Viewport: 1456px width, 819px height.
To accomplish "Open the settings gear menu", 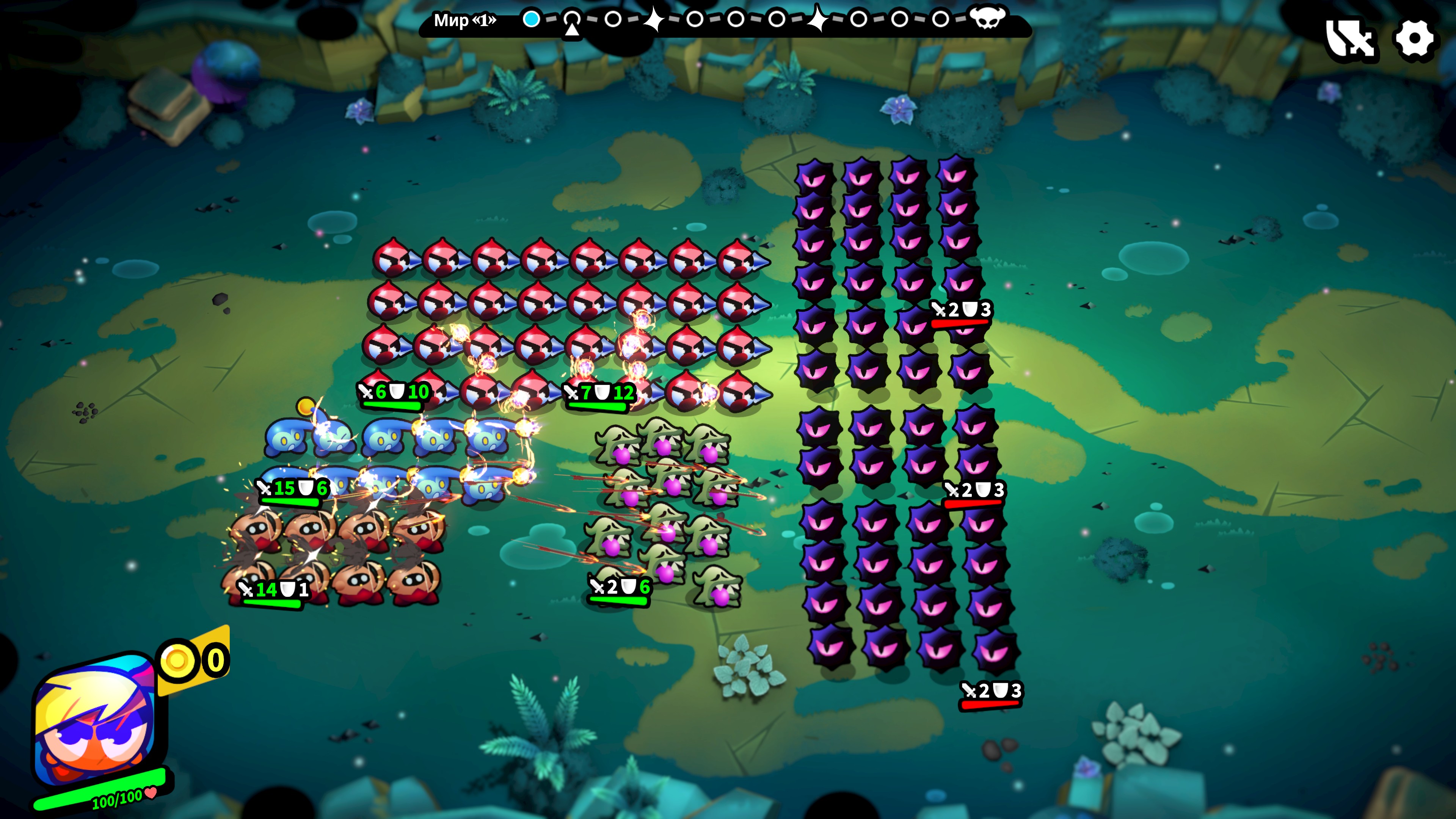I will [x=1414, y=39].
